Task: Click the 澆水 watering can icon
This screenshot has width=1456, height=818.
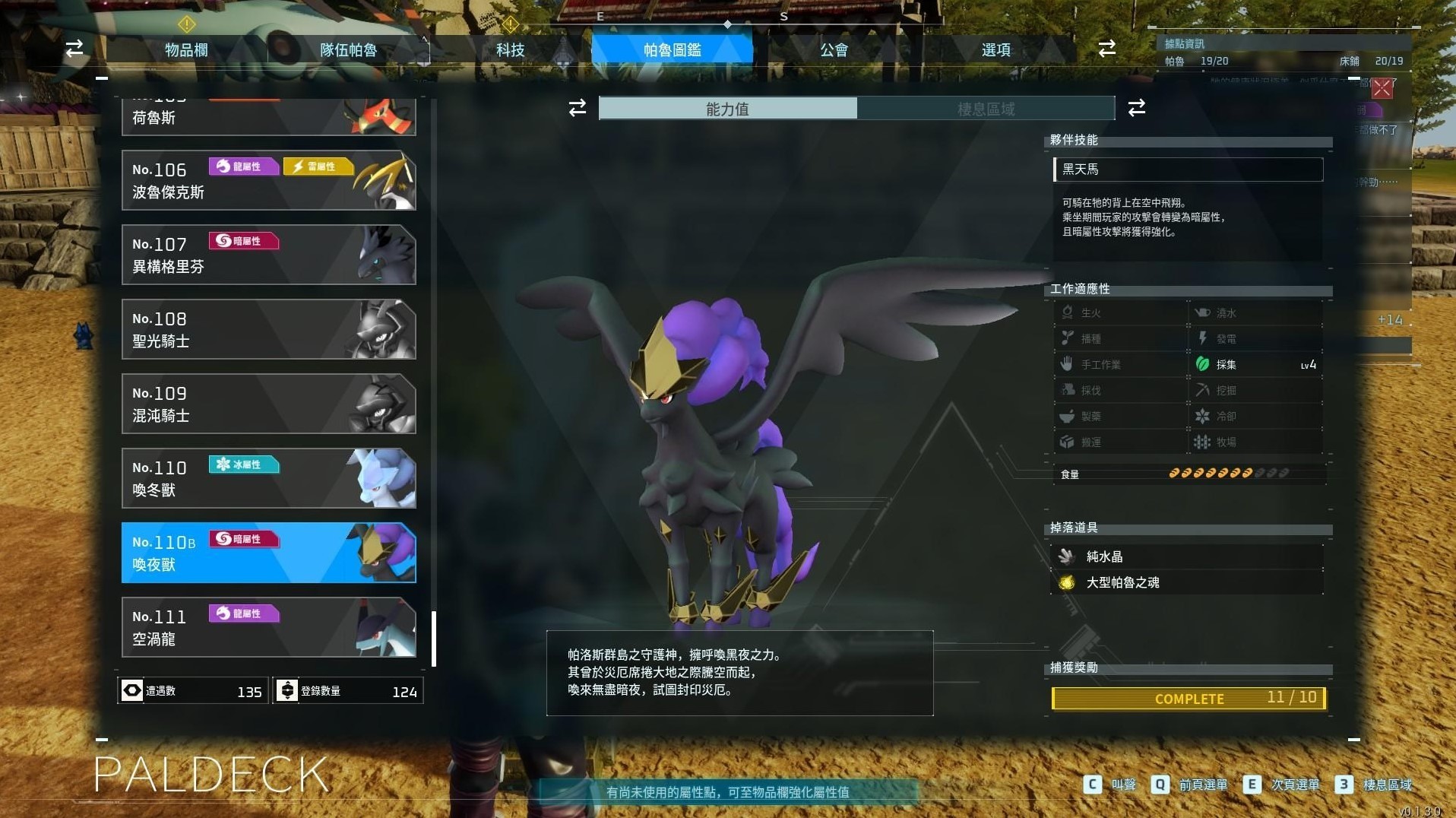Action: [x=1203, y=312]
